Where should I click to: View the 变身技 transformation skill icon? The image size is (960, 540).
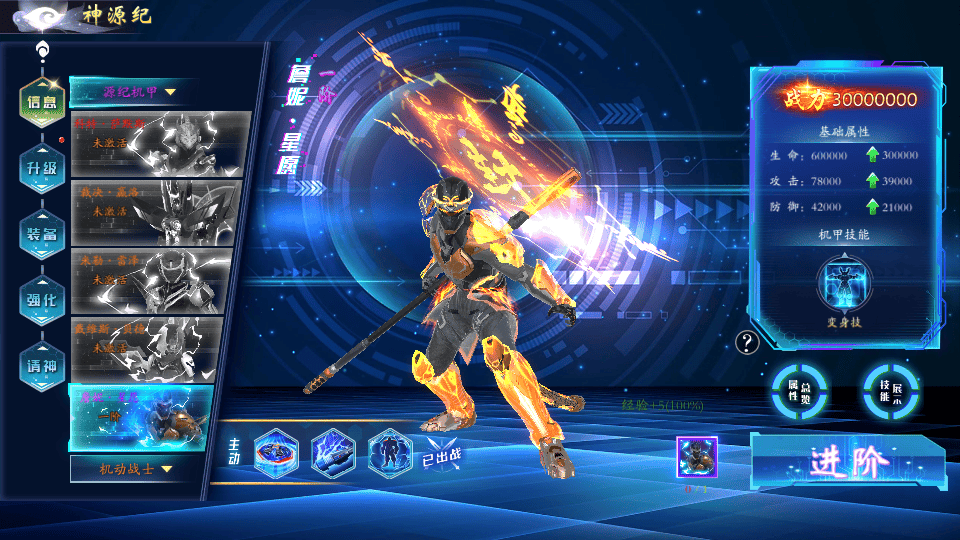tap(846, 285)
